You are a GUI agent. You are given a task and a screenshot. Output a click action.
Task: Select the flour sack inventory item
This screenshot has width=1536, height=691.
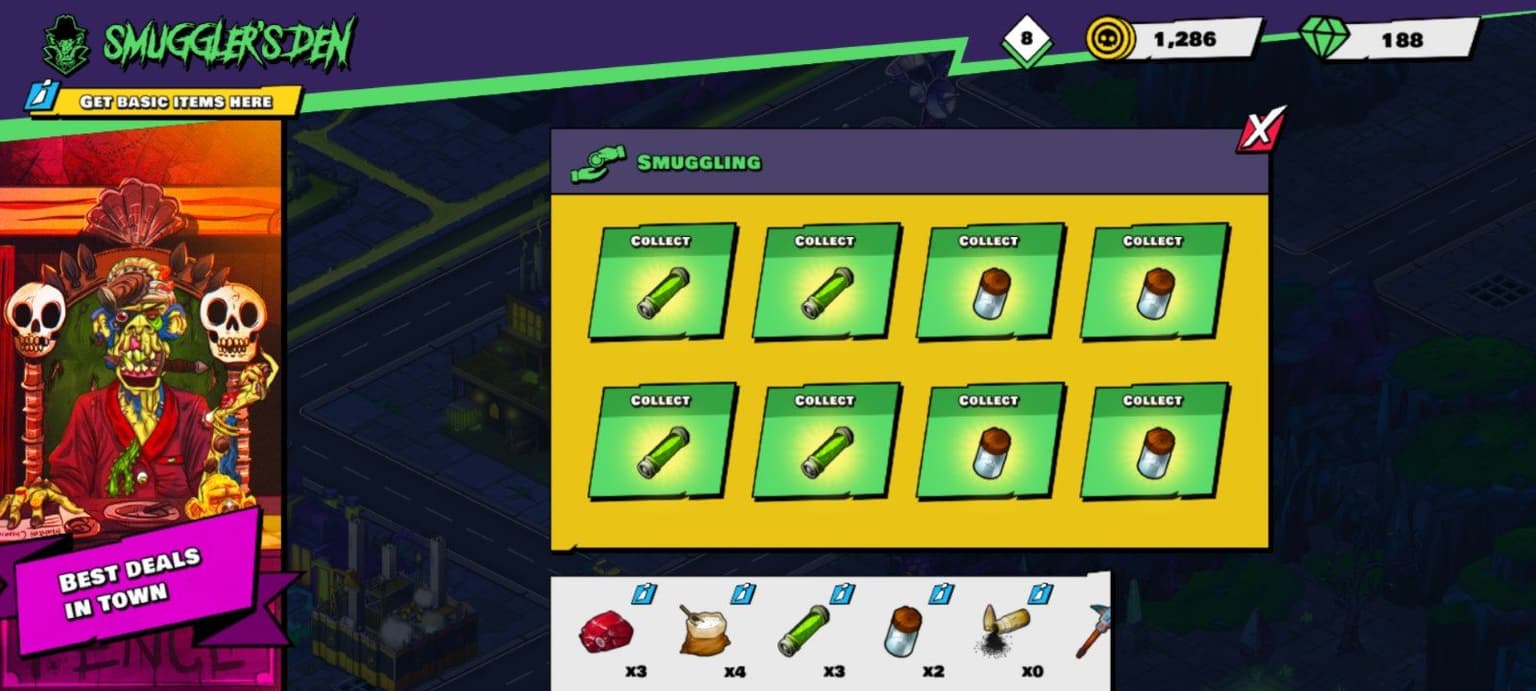705,630
